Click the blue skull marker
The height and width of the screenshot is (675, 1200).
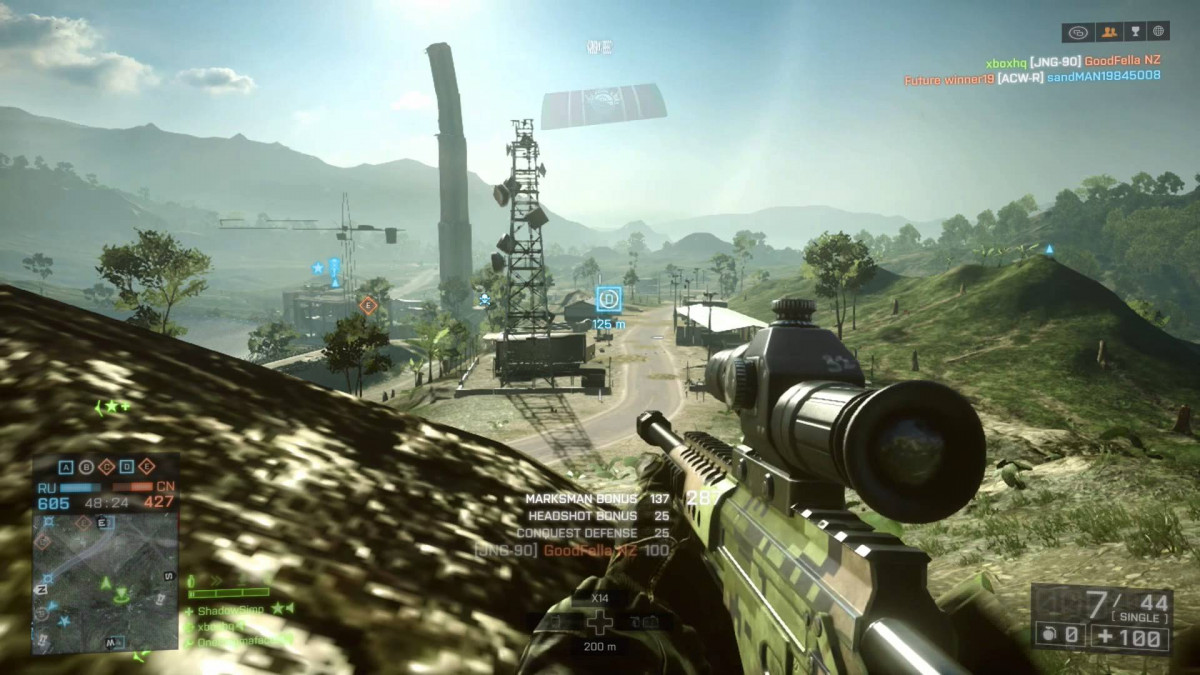485,299
